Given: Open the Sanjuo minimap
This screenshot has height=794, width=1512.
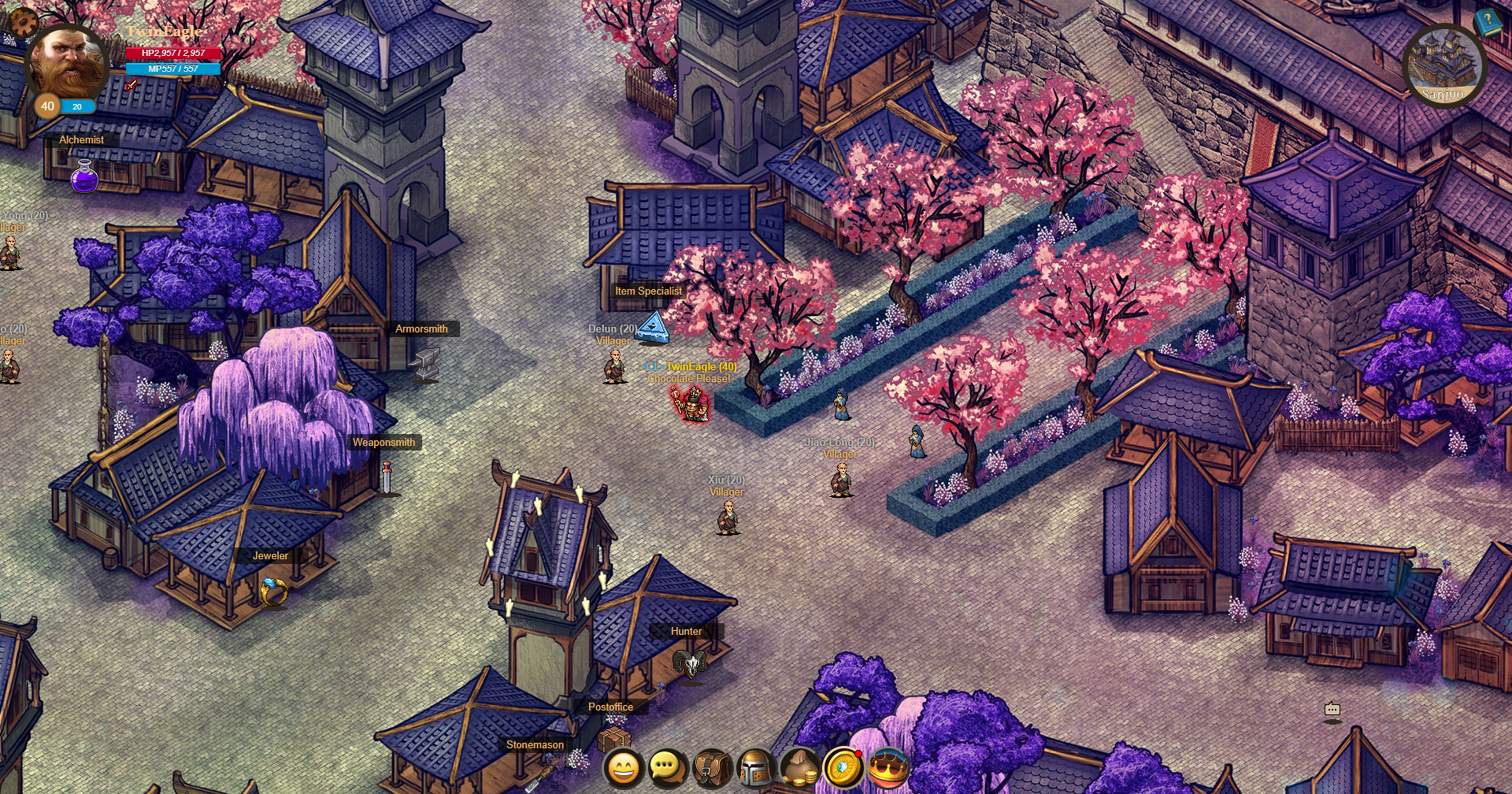Looking at the screenshot, I should pos(1447,61).
